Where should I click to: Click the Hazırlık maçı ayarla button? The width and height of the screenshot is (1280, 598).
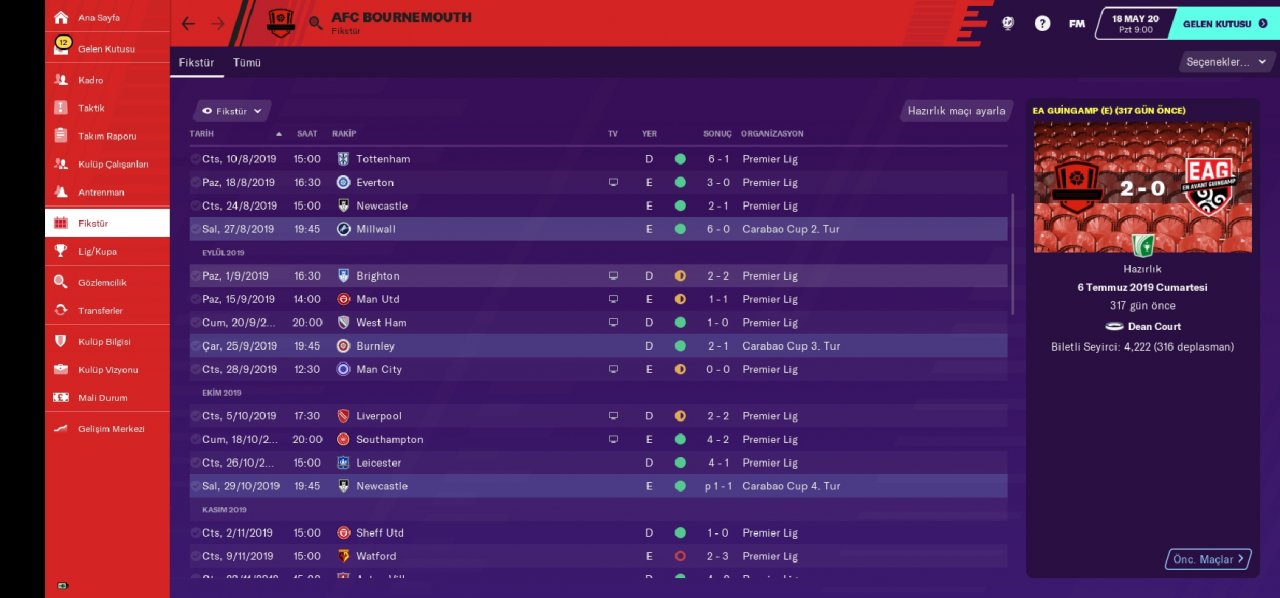956,111
